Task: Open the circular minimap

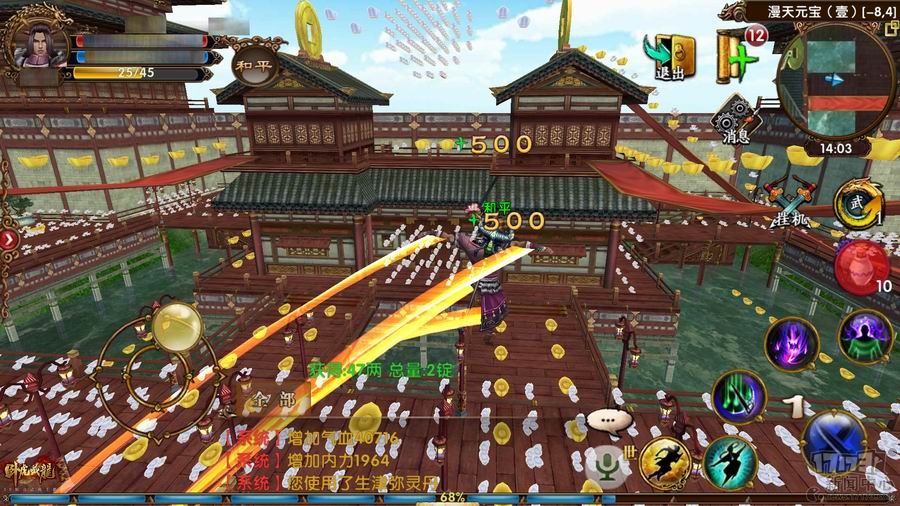Action: point(838,78)
